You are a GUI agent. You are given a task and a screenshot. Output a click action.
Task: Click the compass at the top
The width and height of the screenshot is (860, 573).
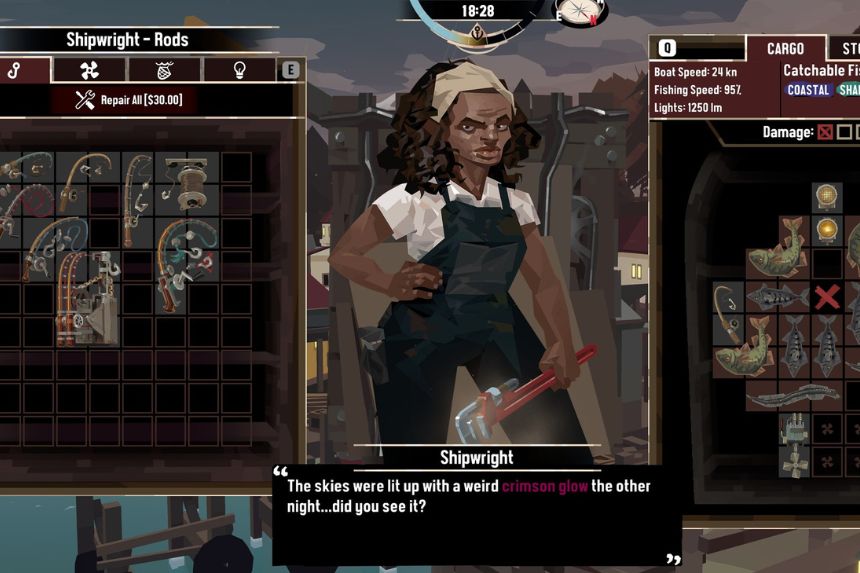(581, 11)
